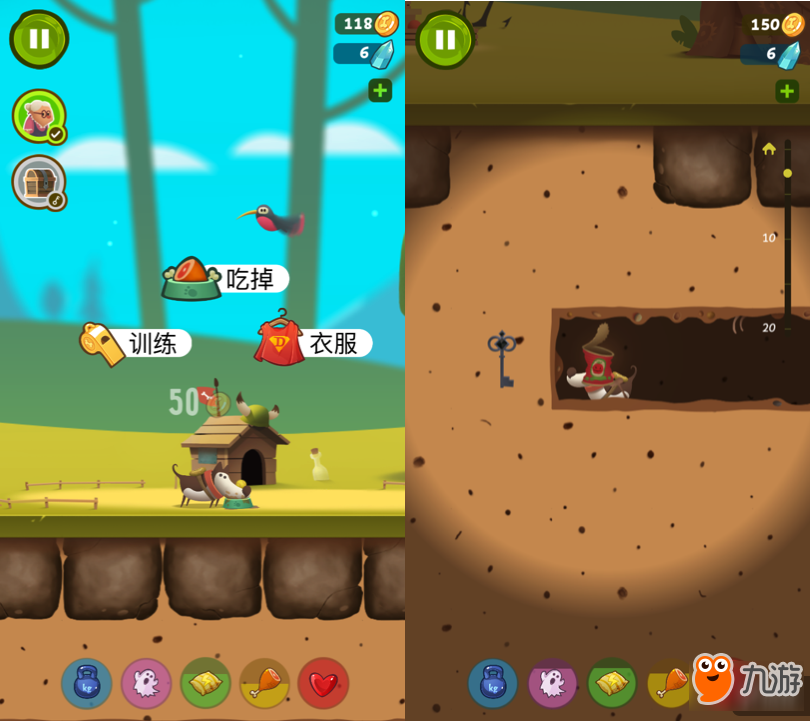The height and width of the screenshot is (721, 810).
Task: Add gems with the plus button in the doghouse scene
Action: 380,91
